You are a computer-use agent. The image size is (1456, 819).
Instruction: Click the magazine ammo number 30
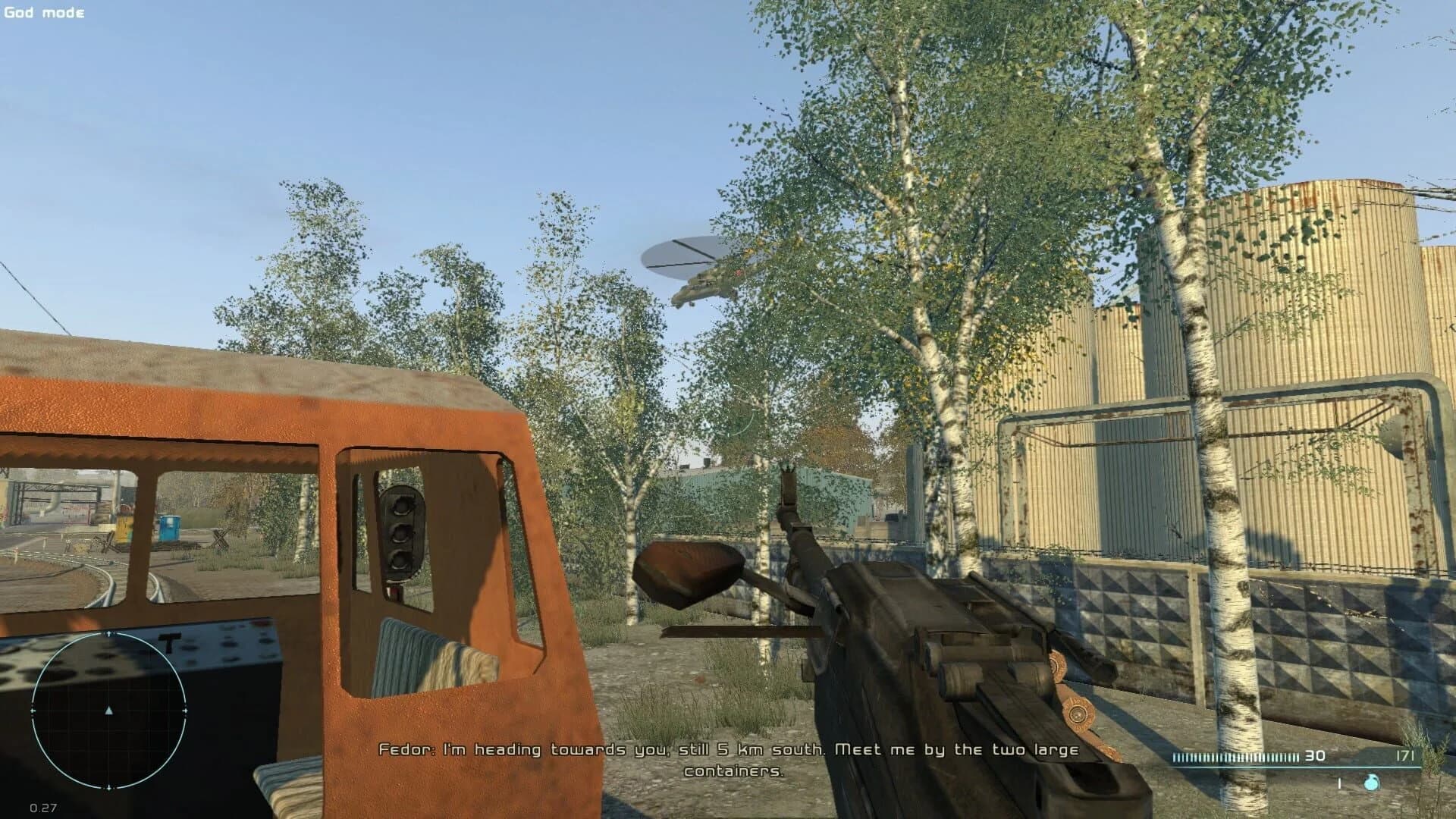pos(1315,757)
